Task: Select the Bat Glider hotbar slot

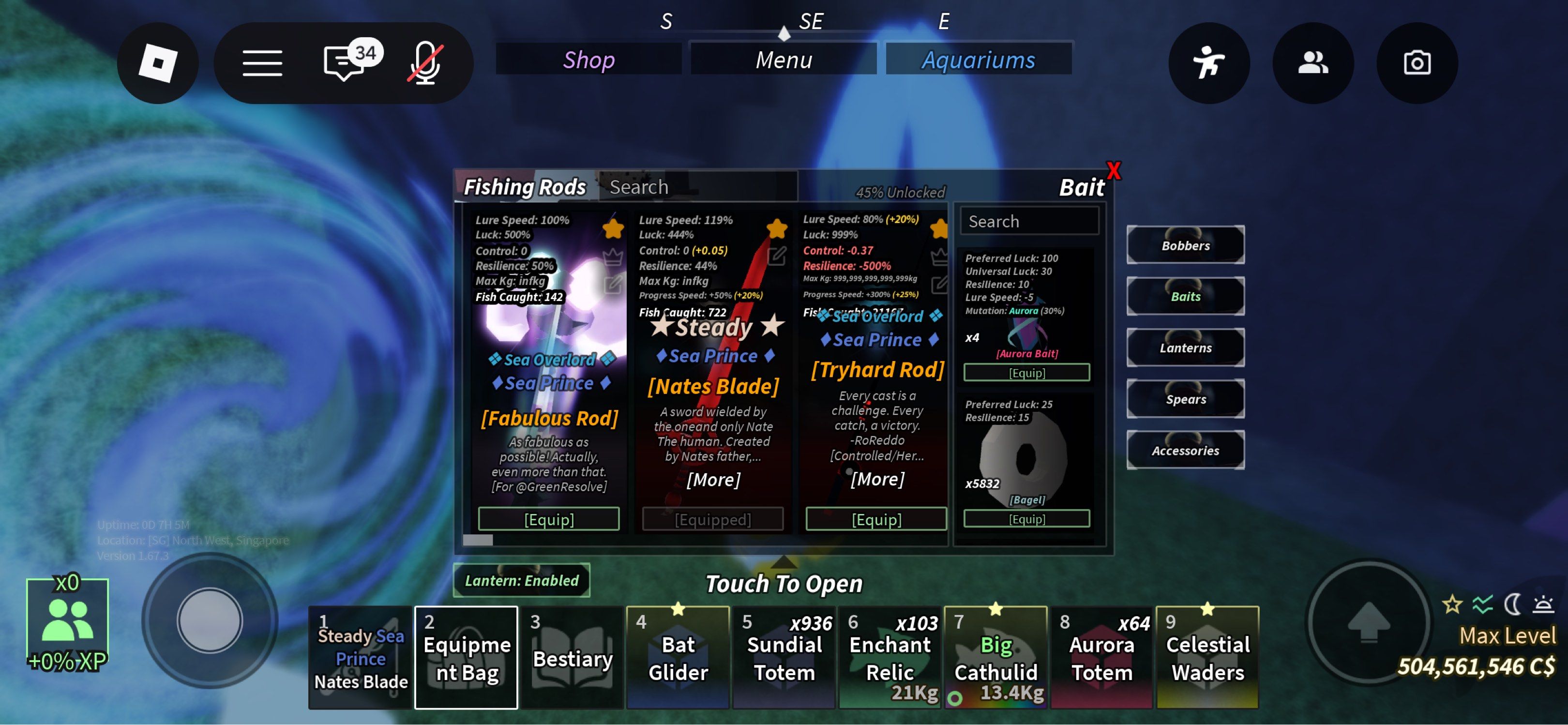Action: tap(678, 657)
